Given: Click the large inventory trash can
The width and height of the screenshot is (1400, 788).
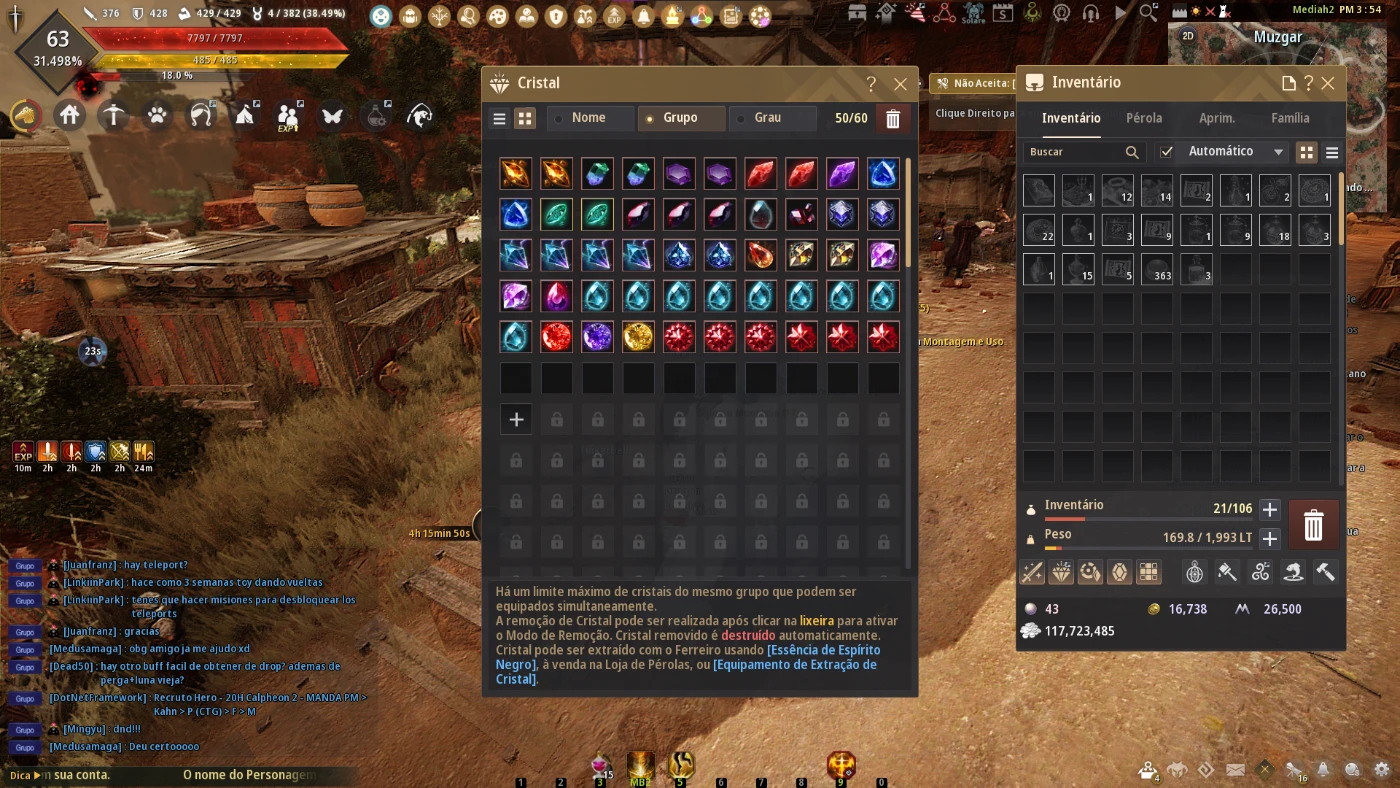Looking at the screenshot, I should (1313, 525).
